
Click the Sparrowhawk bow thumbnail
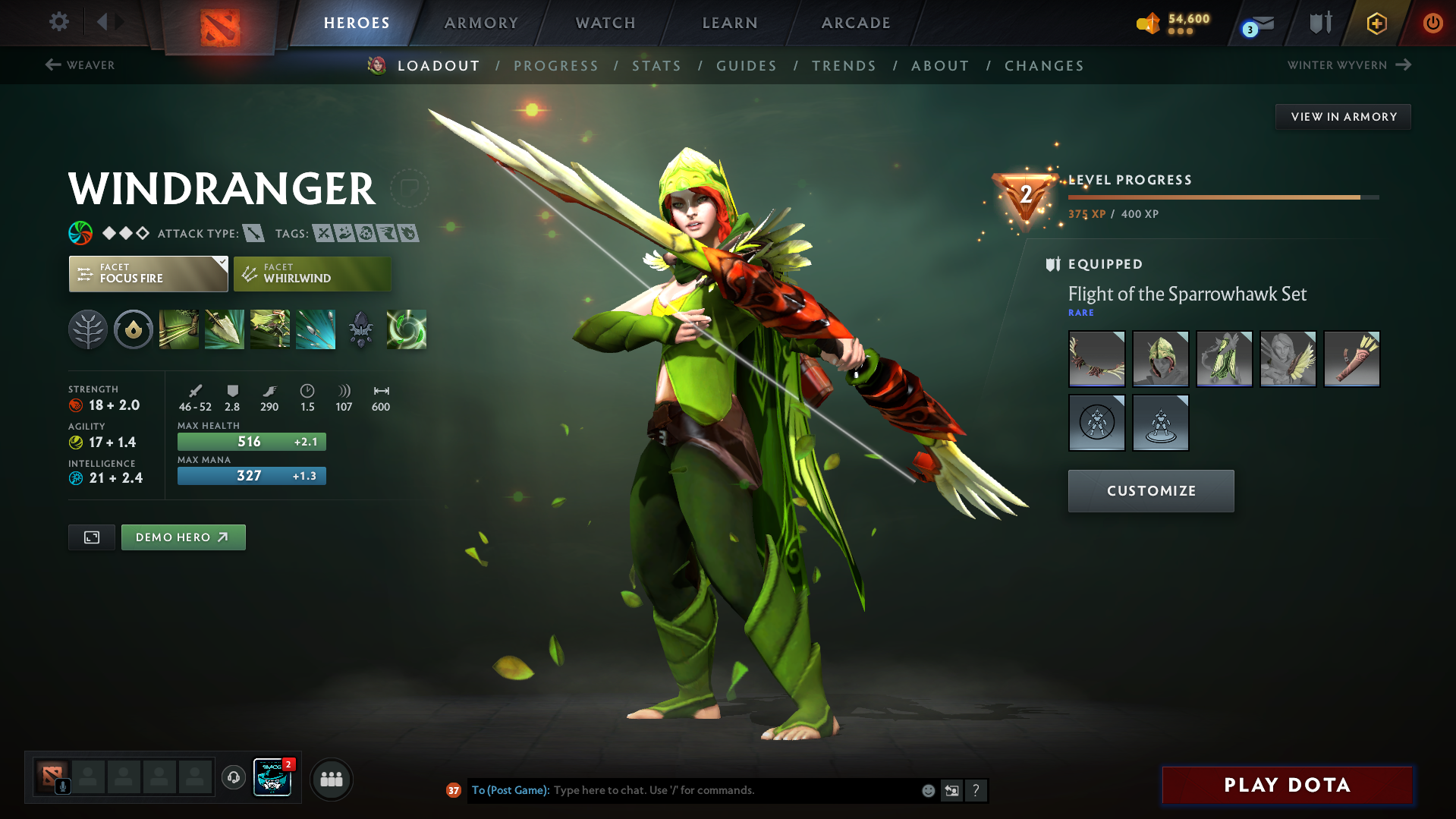[x=1096, y=358]
